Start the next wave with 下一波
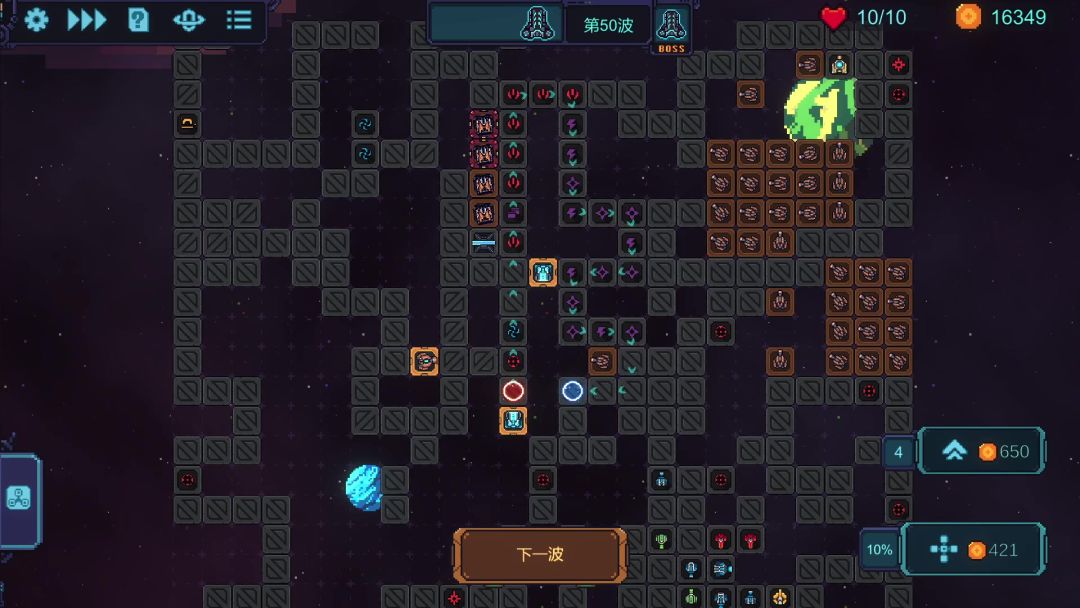This screenshot has width=1080, height=608. click(x=540, y=555)
